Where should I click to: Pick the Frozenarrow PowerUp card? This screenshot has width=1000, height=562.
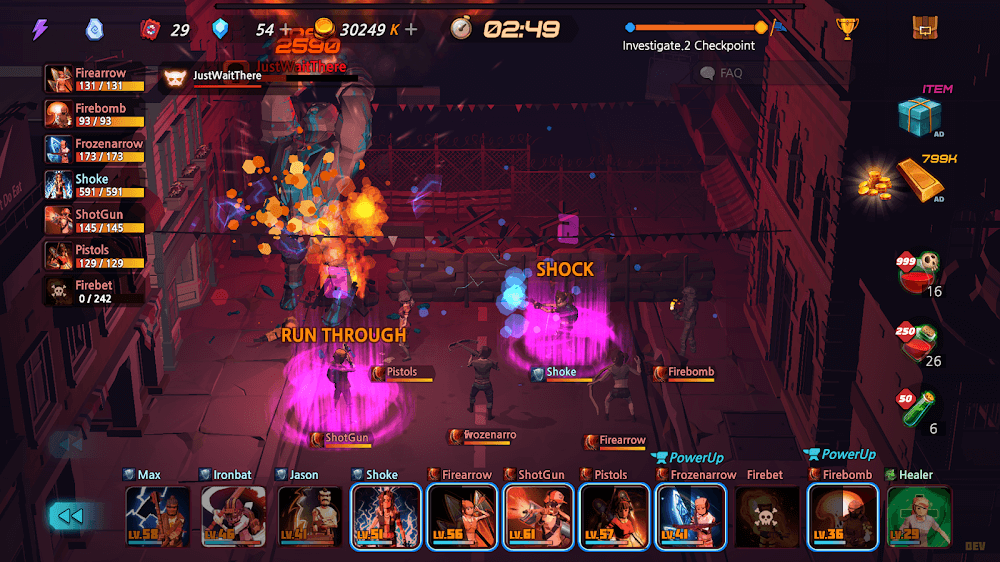(690, 516)
